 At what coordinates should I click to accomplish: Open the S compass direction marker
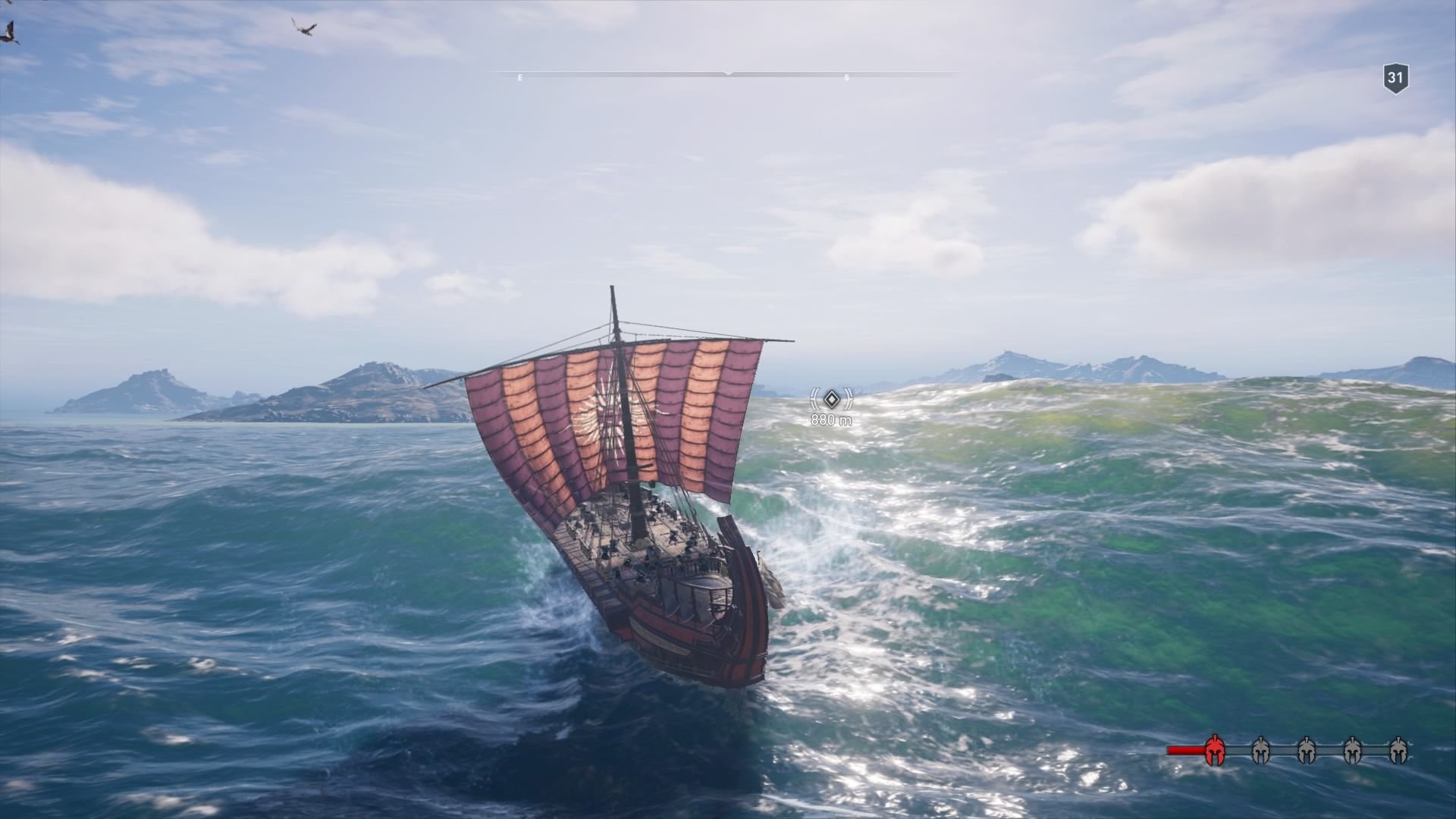pos(847,77)
